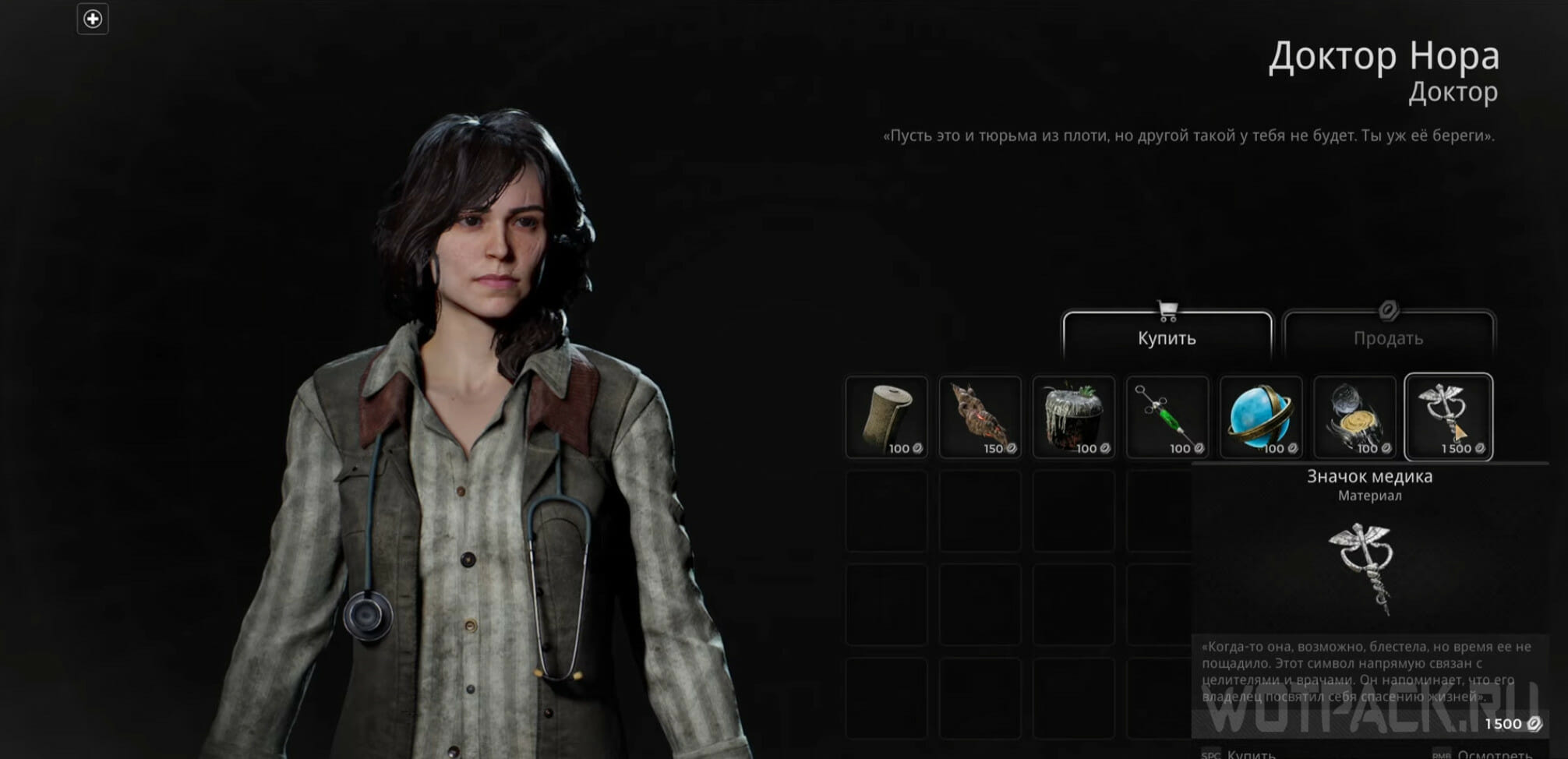Pick the green syringe item slot
The height and width of the screenshot is (759, 1568).
[x=1167, y=417]
